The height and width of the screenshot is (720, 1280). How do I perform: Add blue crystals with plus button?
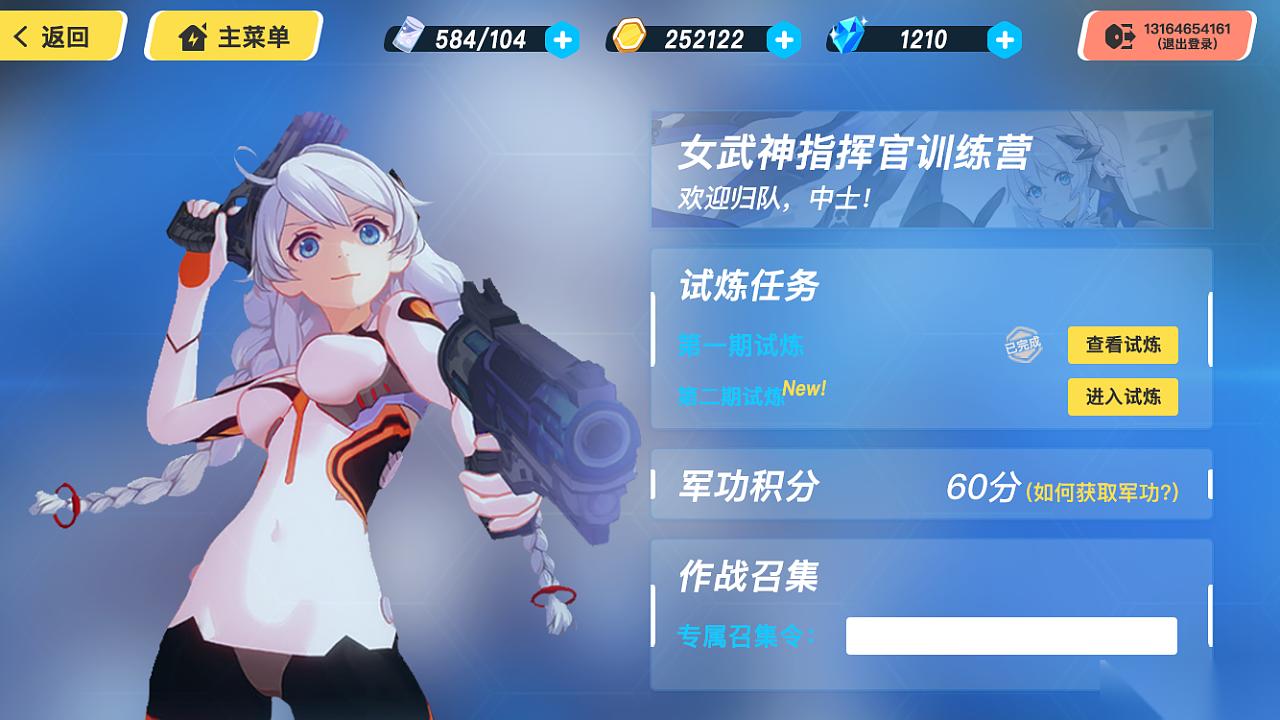coord(1004,40)
